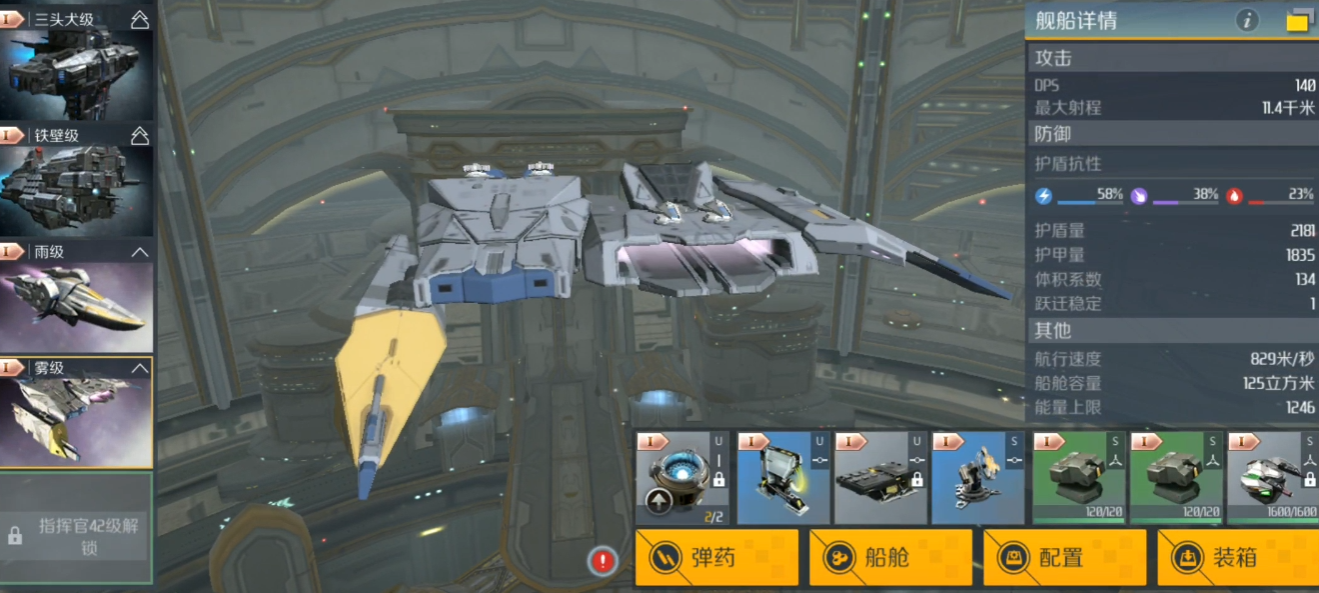Screen dimensions: 1319x593
Task: Open the 弹药 ammunition menu
Action: coord(717,557)
